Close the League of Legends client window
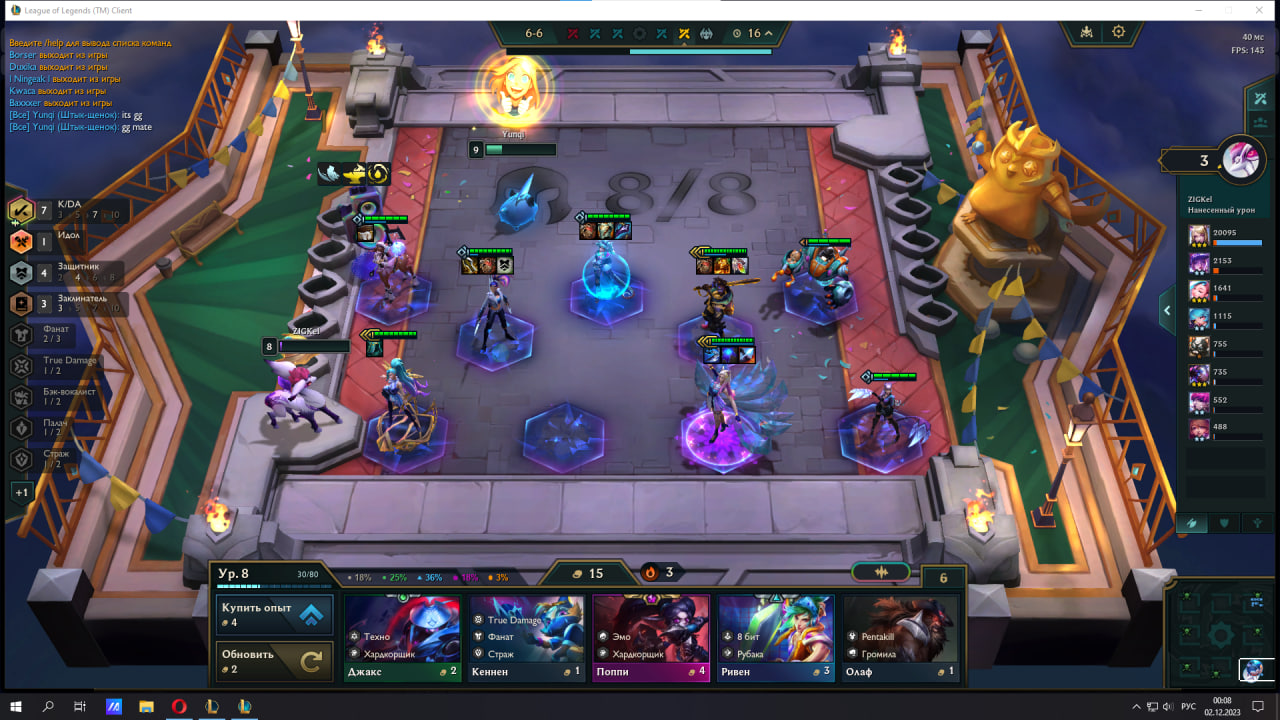The height and width of the screenshot is (720, 1280). (1256, 10)
